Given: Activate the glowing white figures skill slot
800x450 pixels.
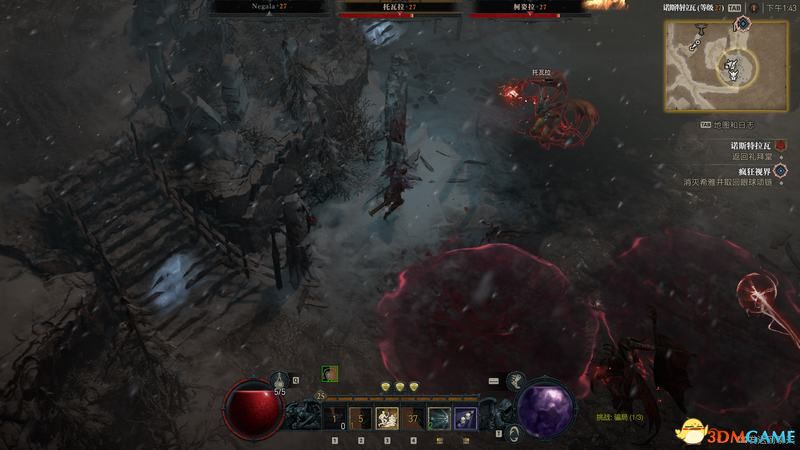Looking at the screenshot, I should point(386,419).
